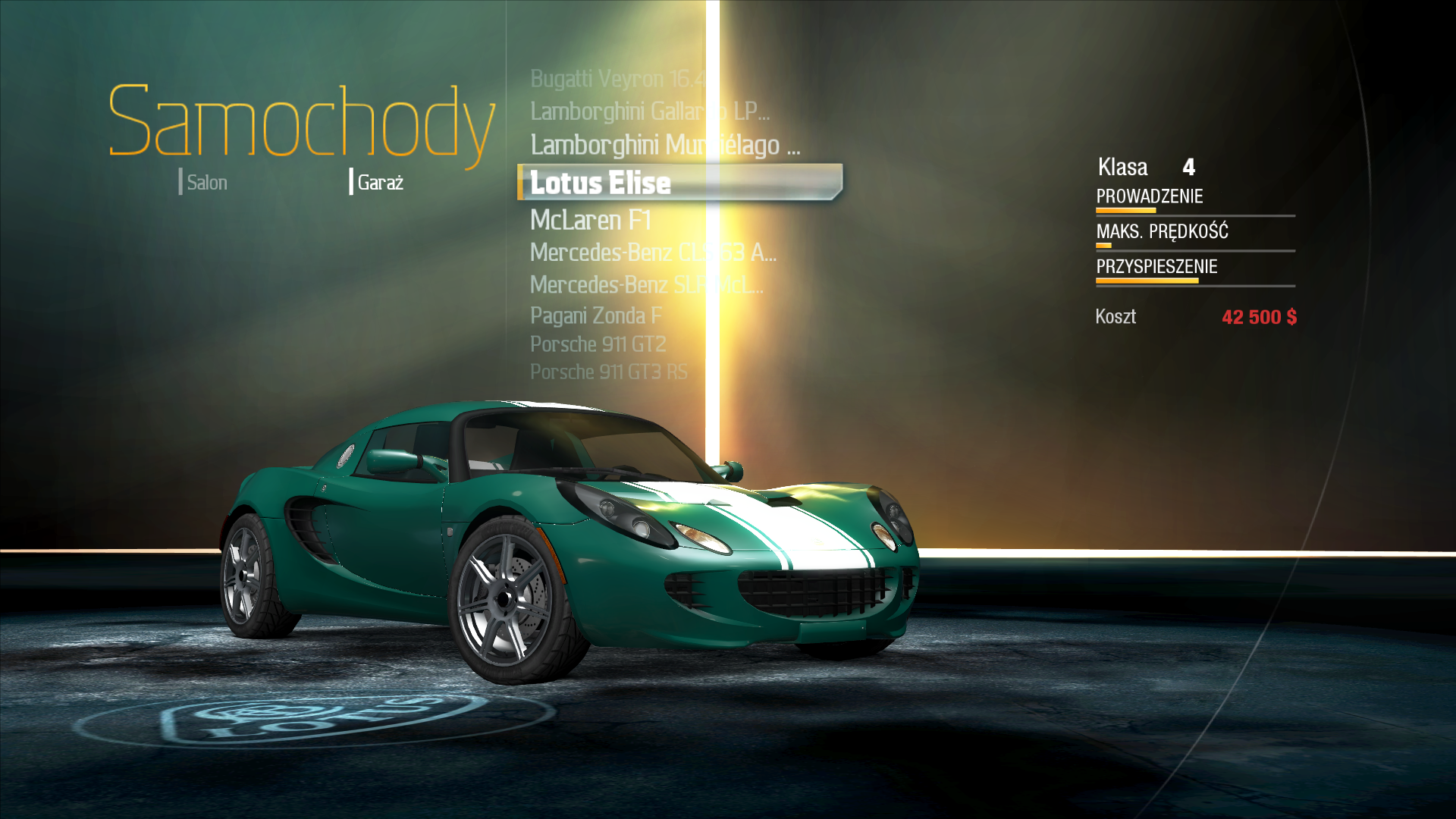Open the Garaż tab
Screen dimensions: 1456x819
(379, 183)
